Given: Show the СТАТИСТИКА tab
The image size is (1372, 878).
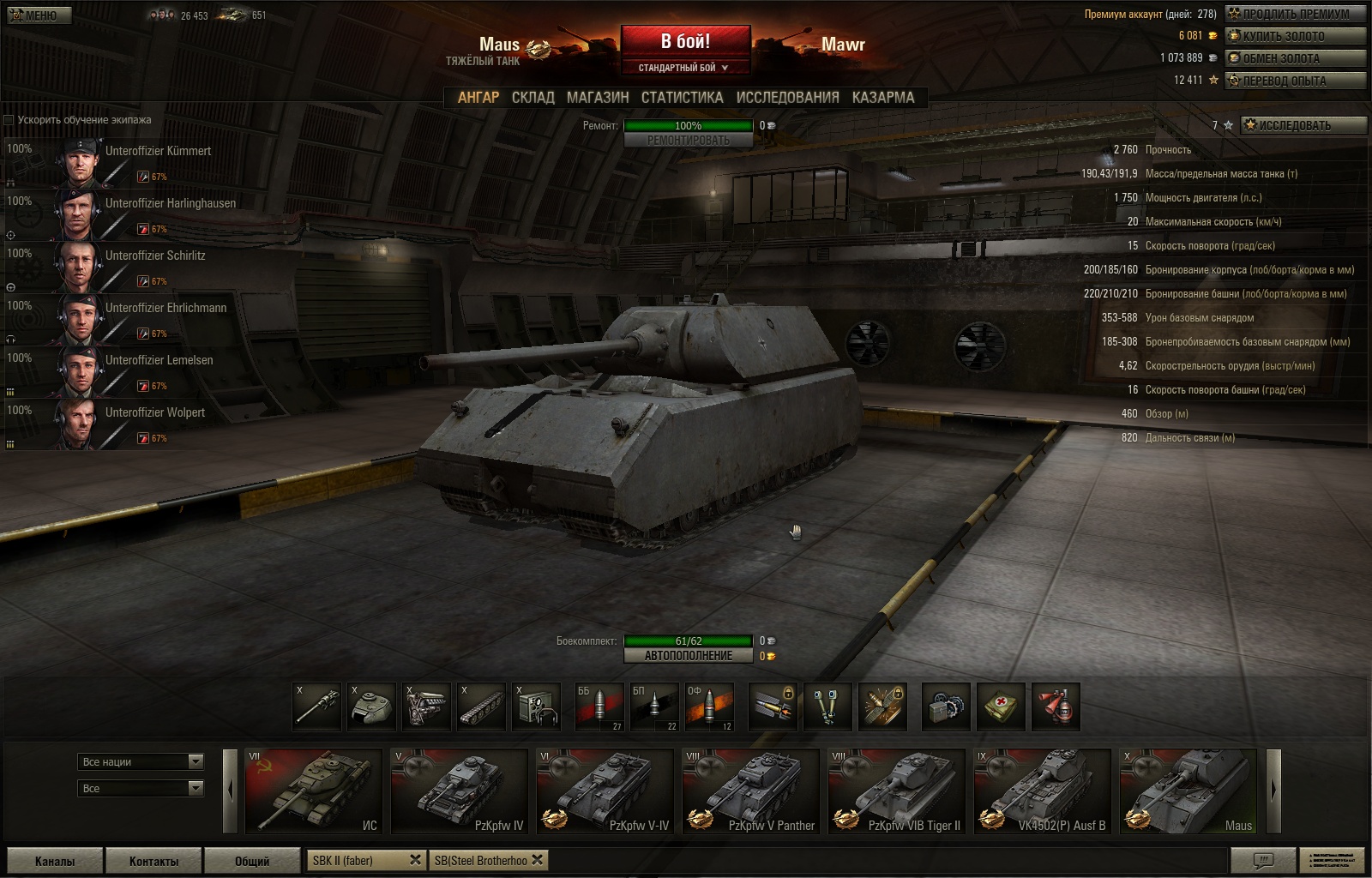Looking at the screenshot, I should tap(682, 98).
